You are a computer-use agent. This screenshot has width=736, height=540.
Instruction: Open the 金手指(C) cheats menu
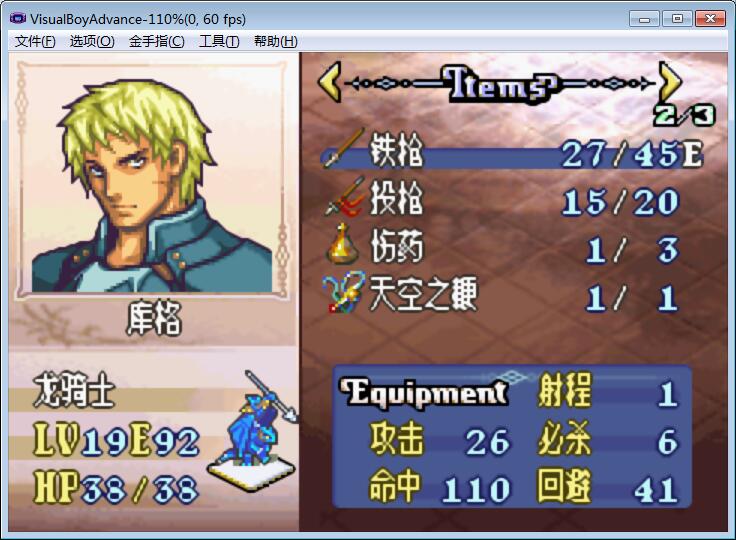[x=156, y=41]
